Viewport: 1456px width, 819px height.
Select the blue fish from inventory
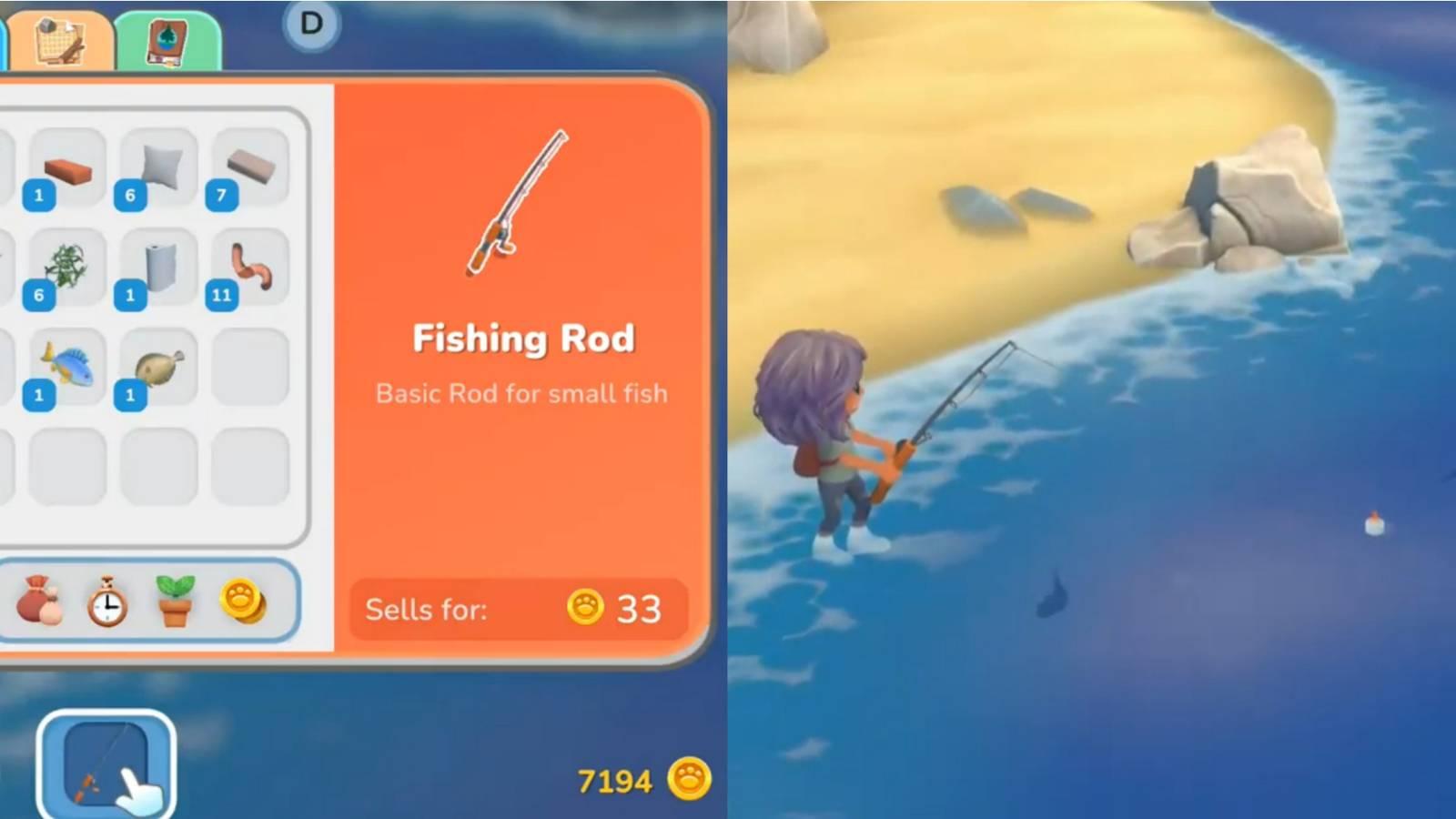point(66,364)
